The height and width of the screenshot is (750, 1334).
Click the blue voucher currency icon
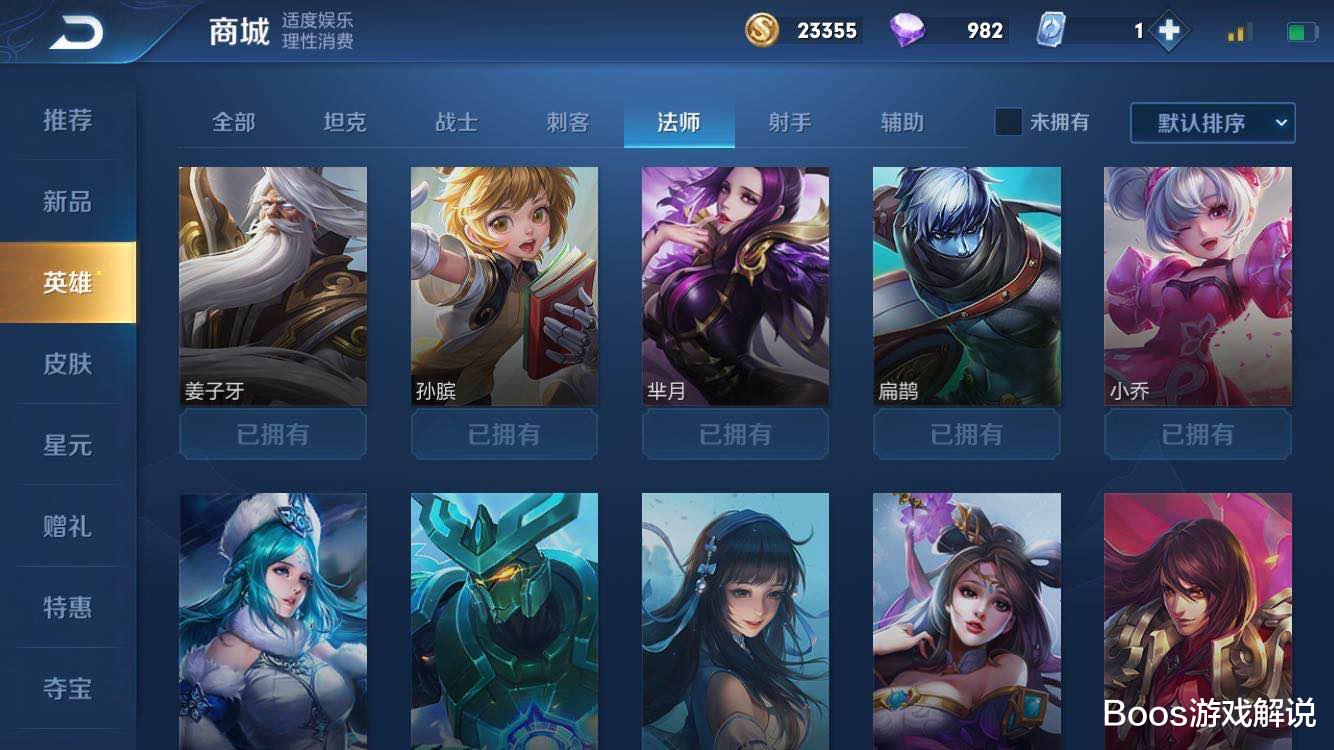coord(1052,30)
